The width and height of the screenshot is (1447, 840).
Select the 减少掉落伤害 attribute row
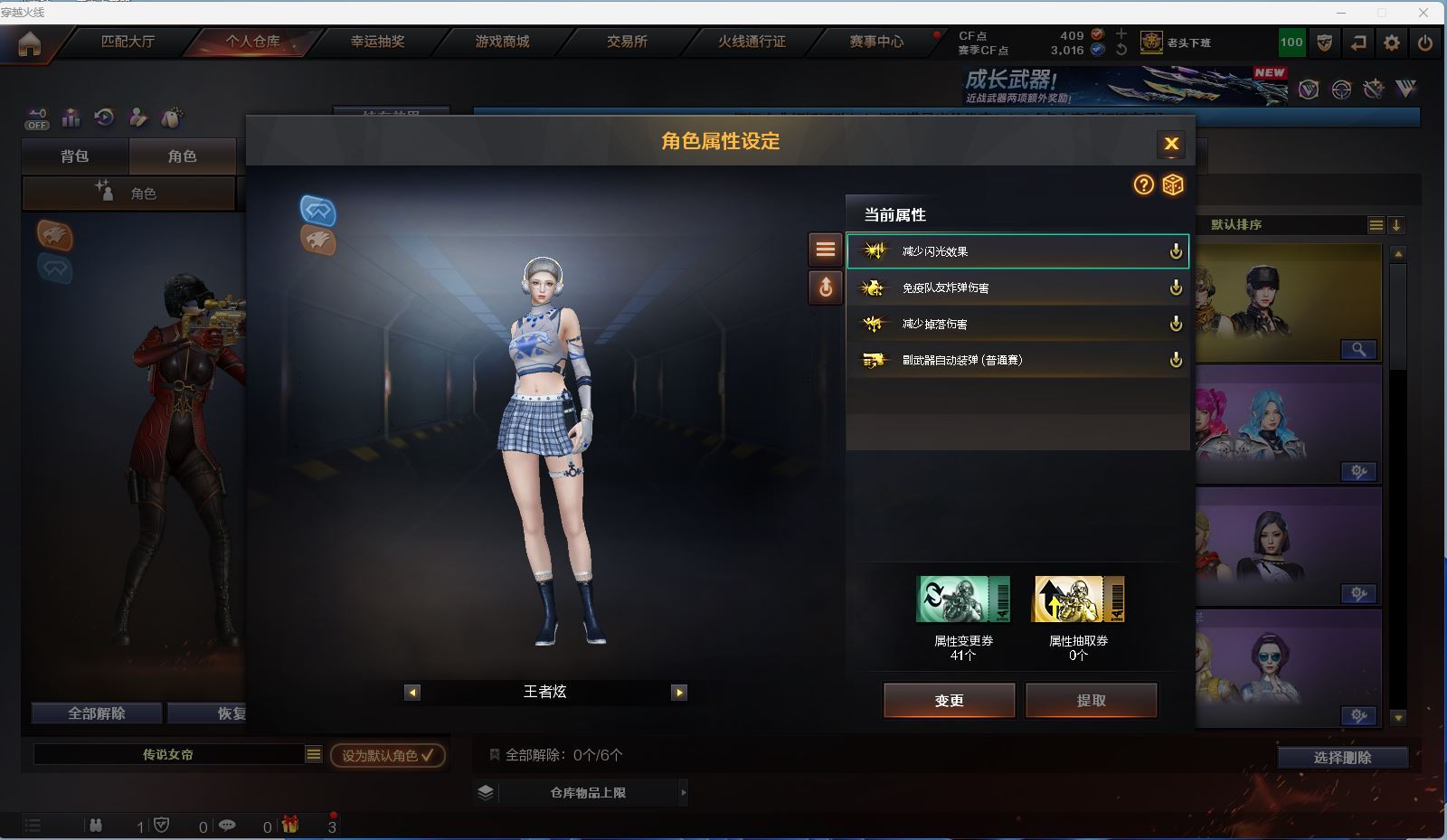pyautogui.click(x=1017, y=324)
